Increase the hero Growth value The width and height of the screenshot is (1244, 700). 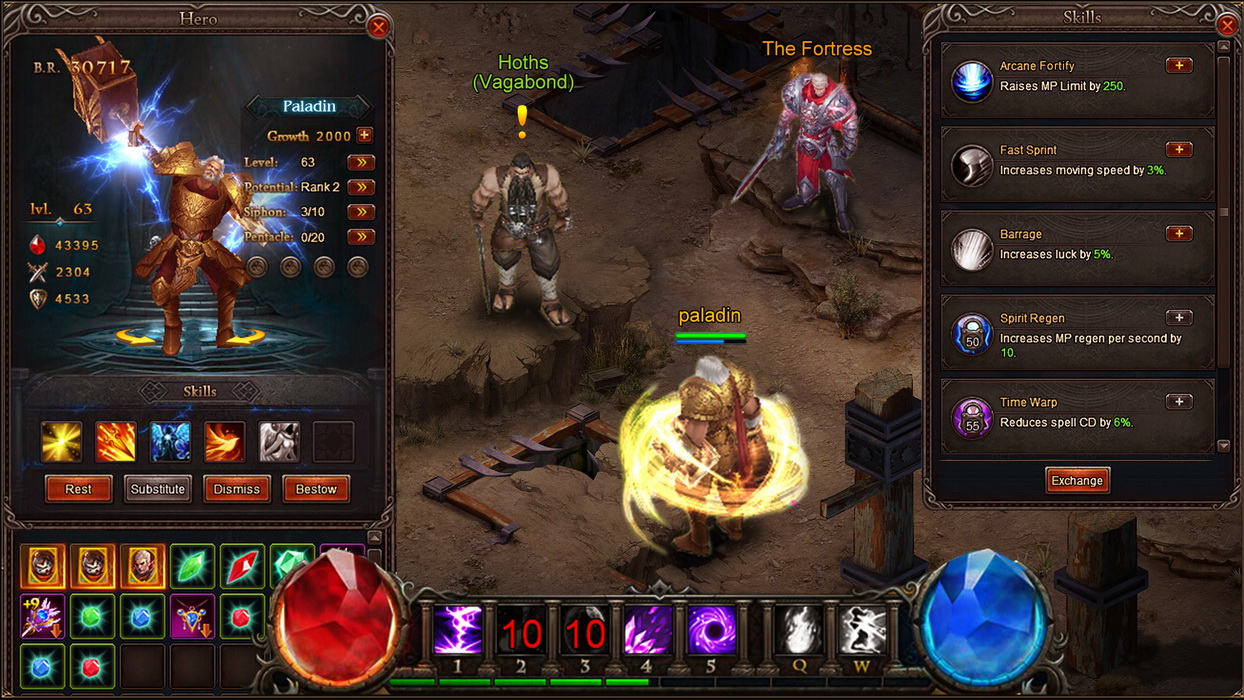pos(364,135)
